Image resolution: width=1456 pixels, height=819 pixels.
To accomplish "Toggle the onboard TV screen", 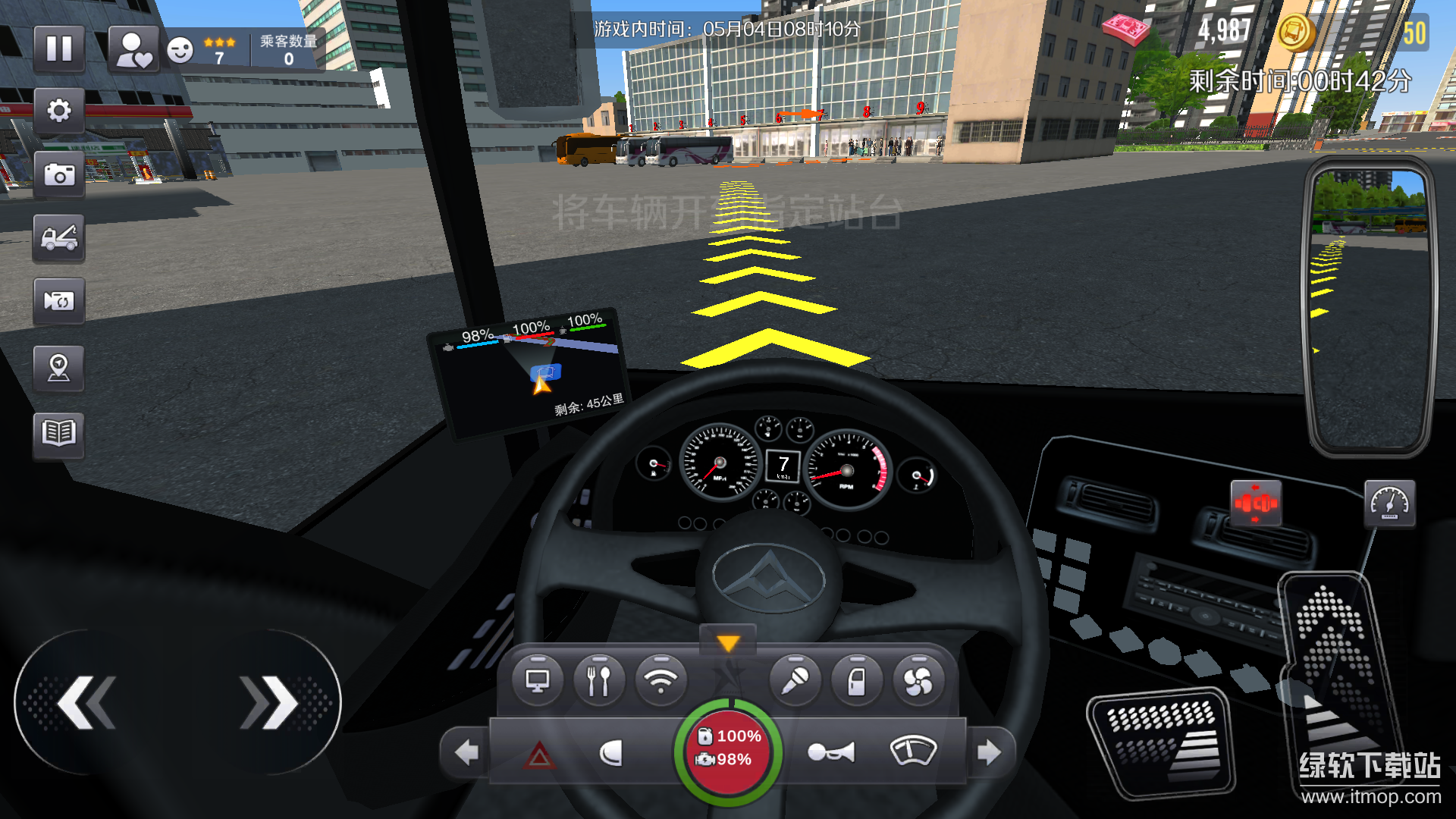I will (538, 681).
